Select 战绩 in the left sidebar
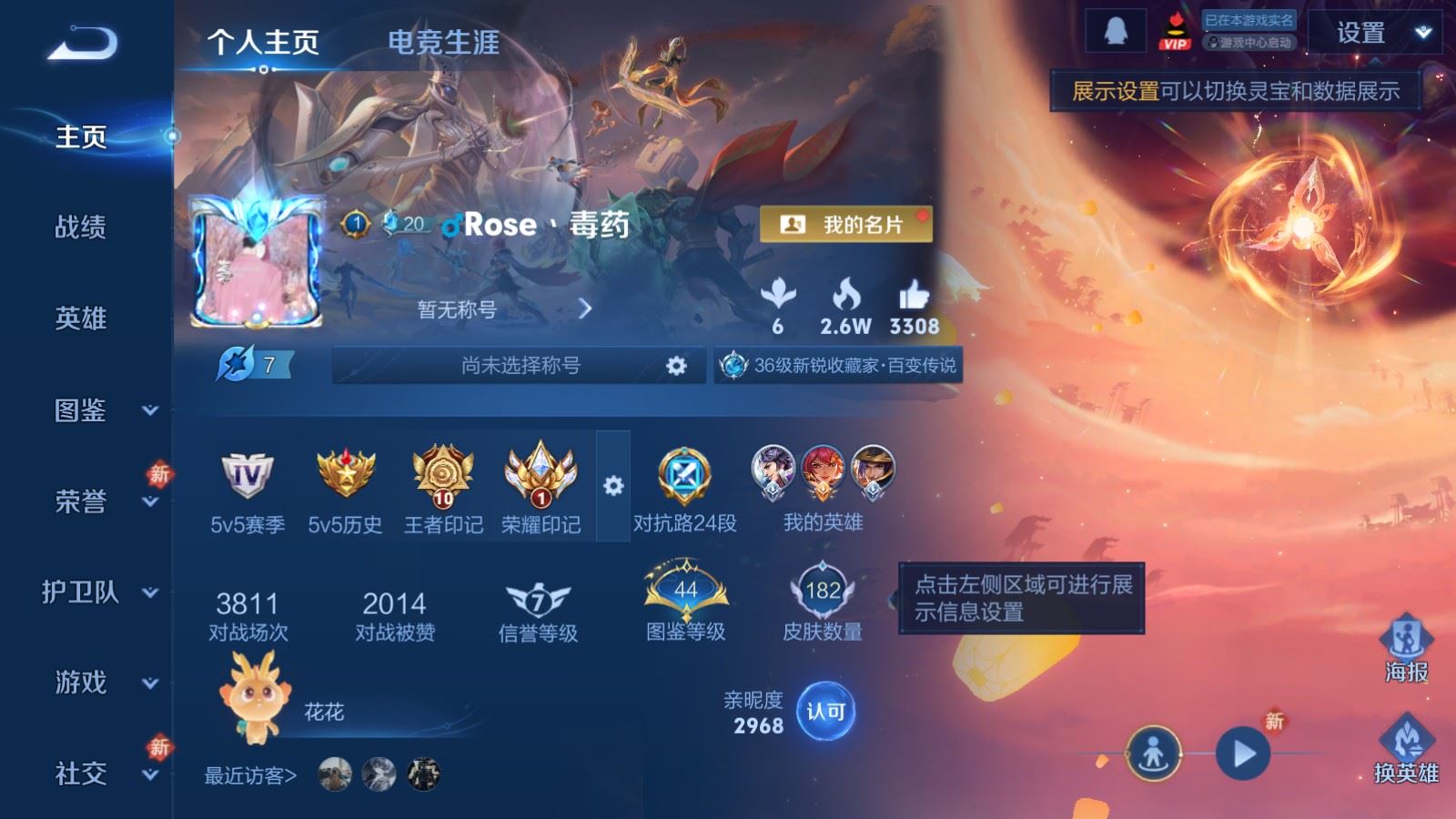The width and height of the screenshot is (1456, 819). coord(80,228)
